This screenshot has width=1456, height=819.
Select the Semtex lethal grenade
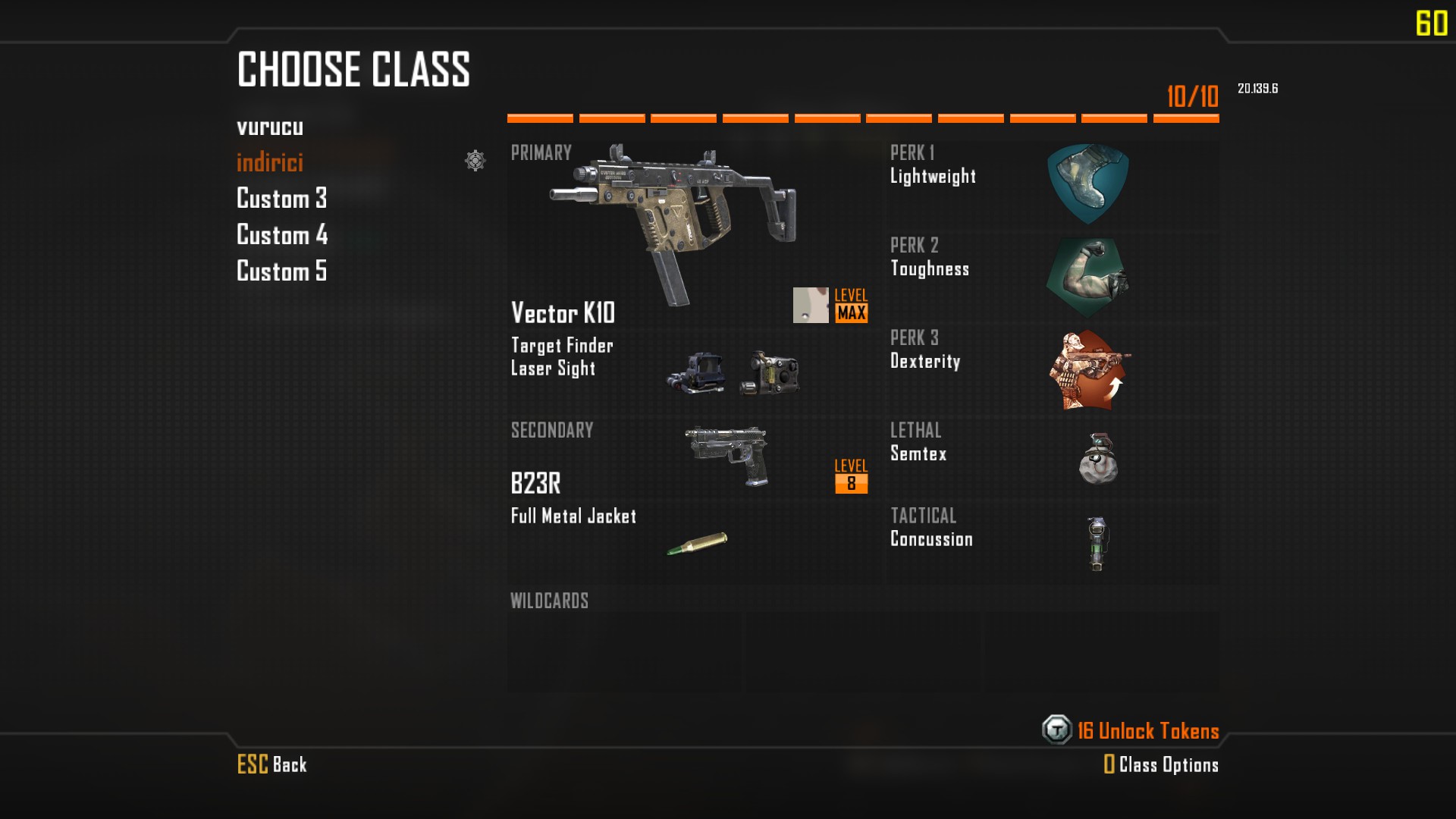pos(1097,458)
